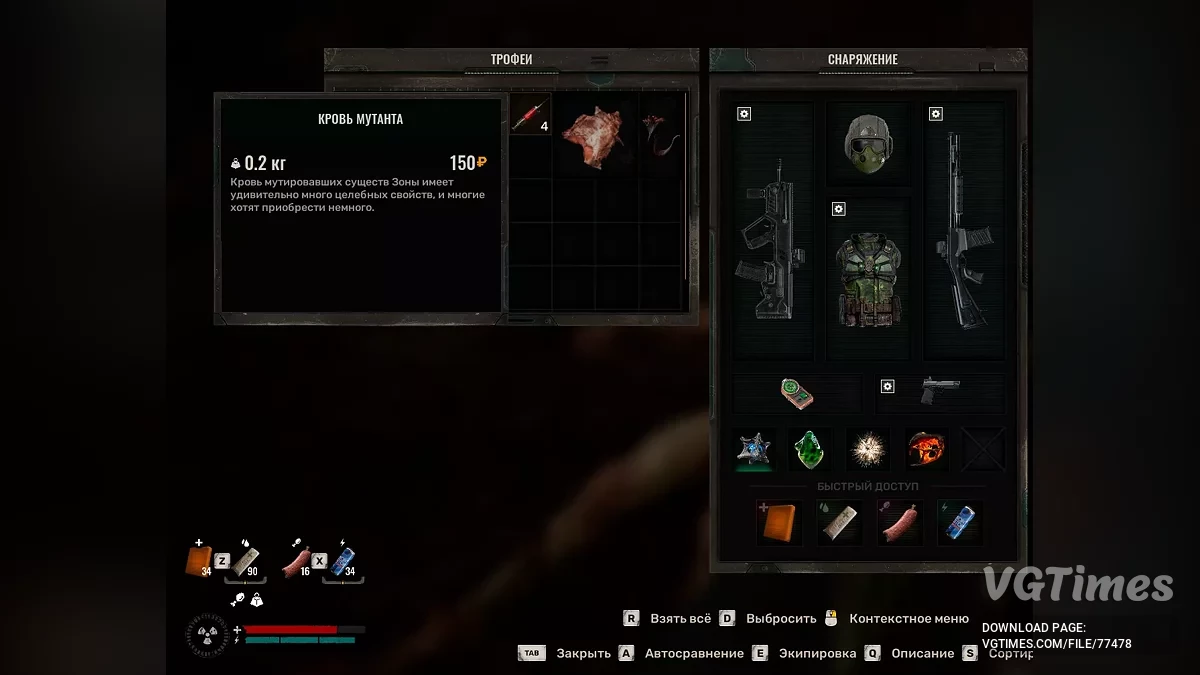Image resolution: width=1200 pixels, height=675 pixels.
Task: Choose the bandage quick-access slot
Action: pyautogui.click(x=838, y=522)
